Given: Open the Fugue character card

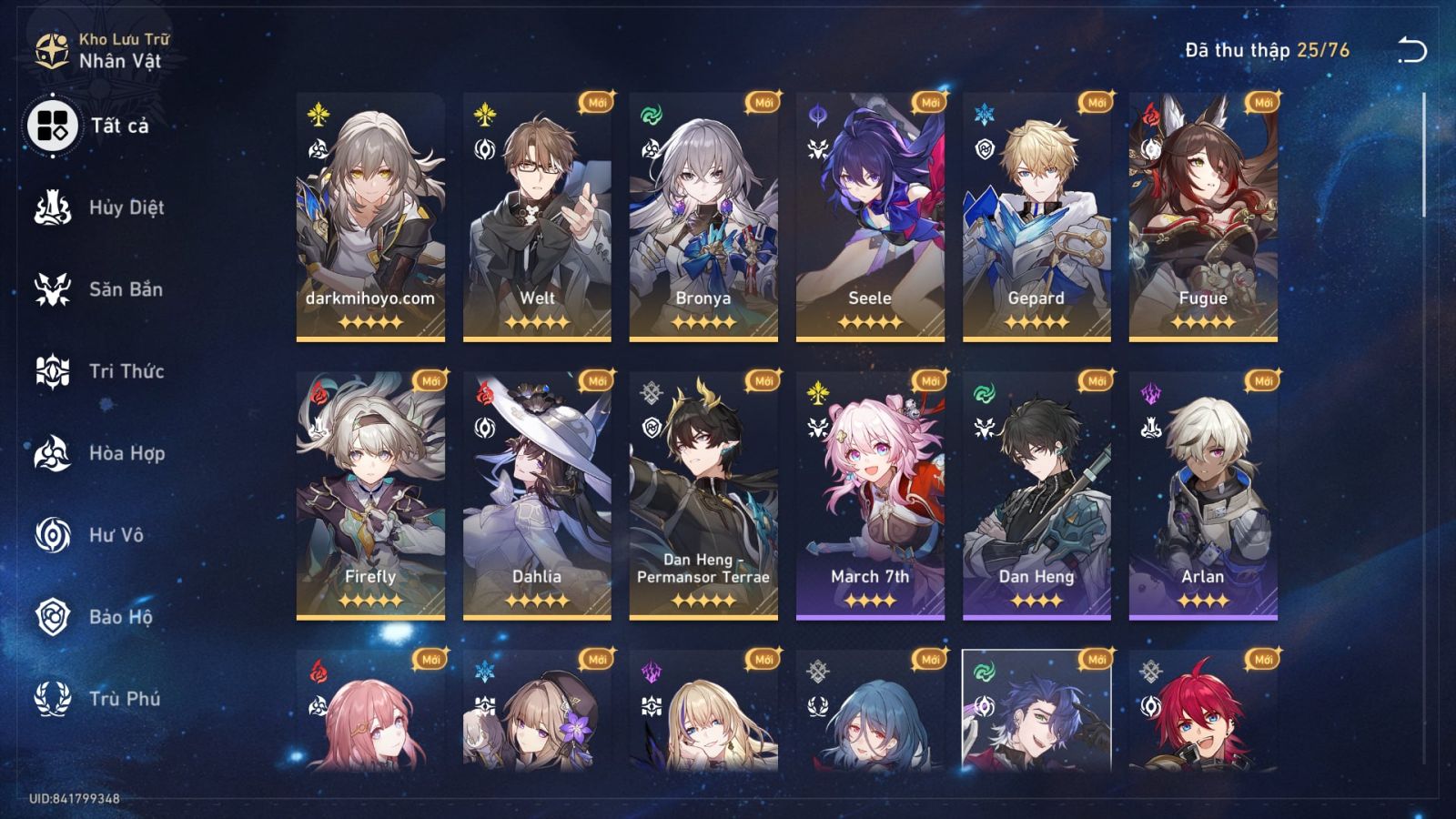Looking at the screenshot, I should 1199,218.
